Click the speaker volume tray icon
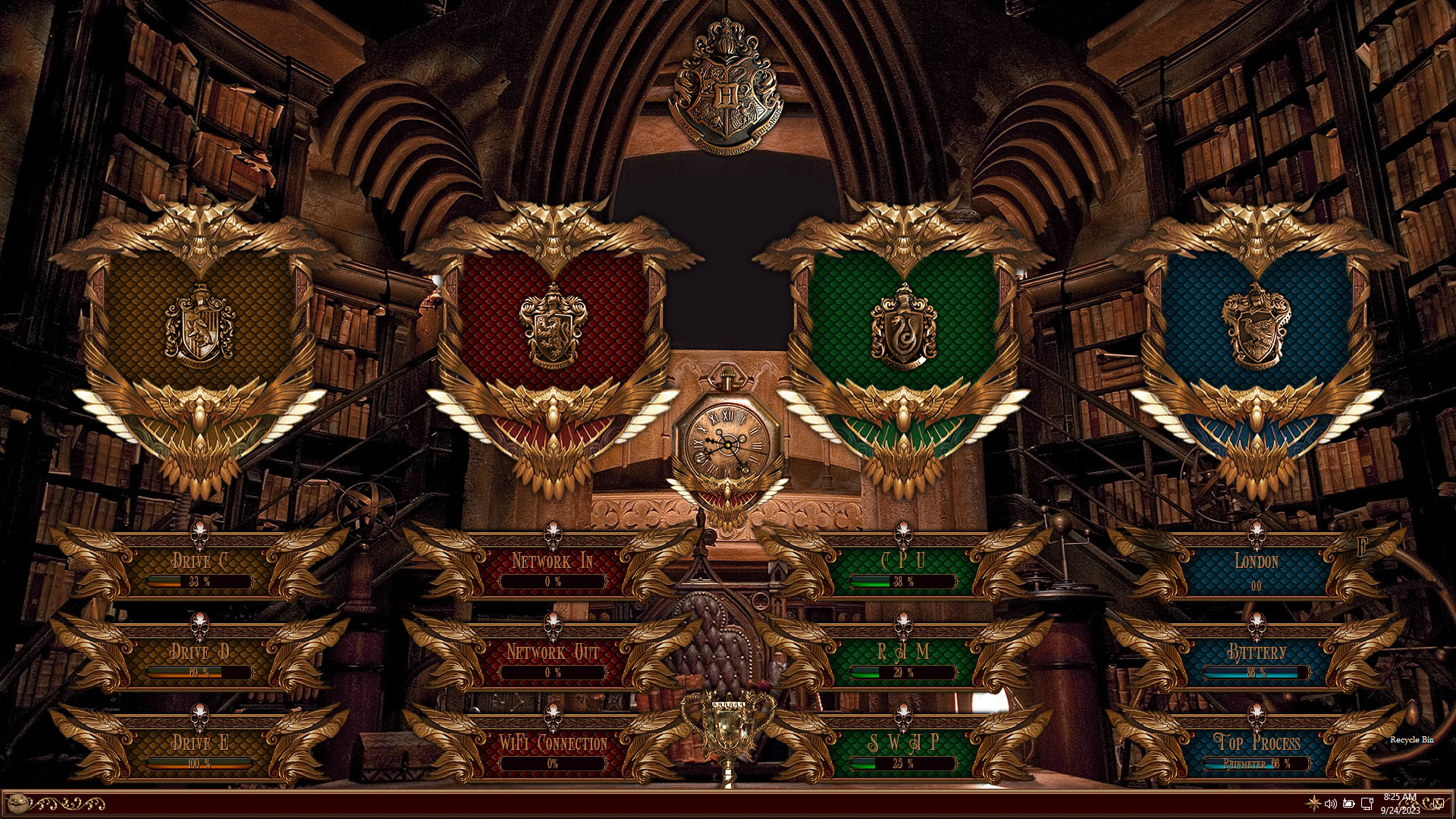1456x819 pixels. pyautogui.click(x=1330, y=803)
